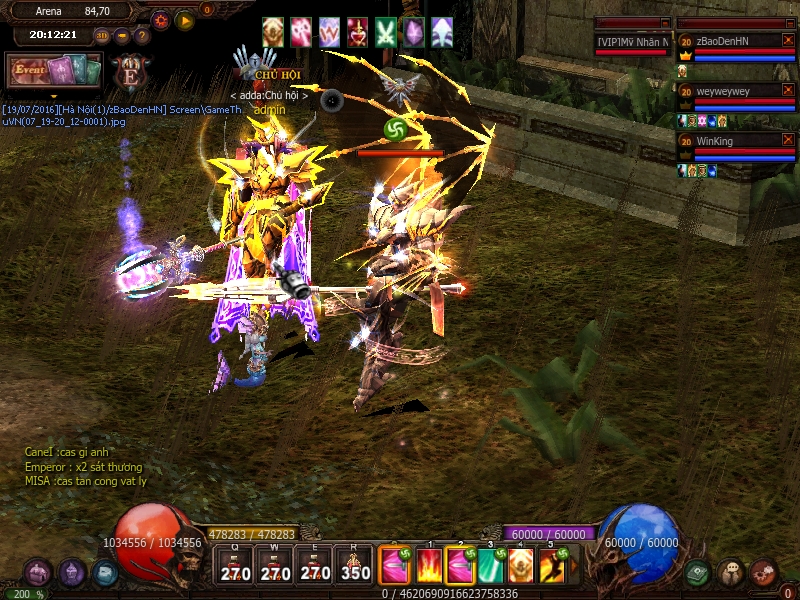
Task: Remove zBaoDenHN from the party
Action: point(788,41)
